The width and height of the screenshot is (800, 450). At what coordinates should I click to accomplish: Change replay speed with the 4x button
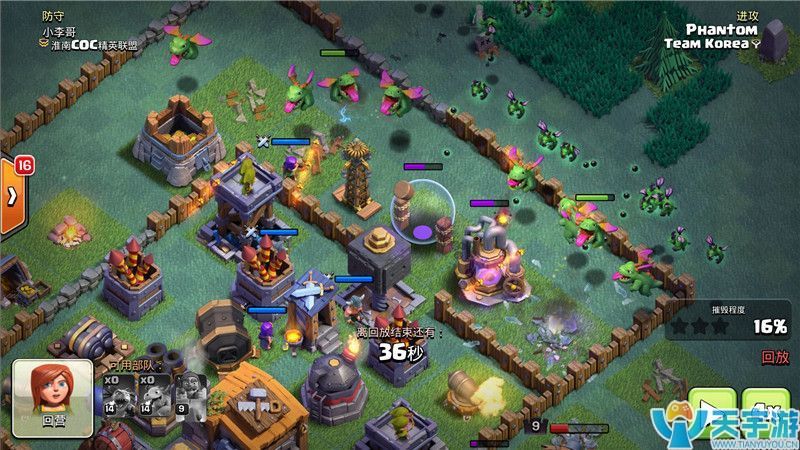tap(767, 410)
